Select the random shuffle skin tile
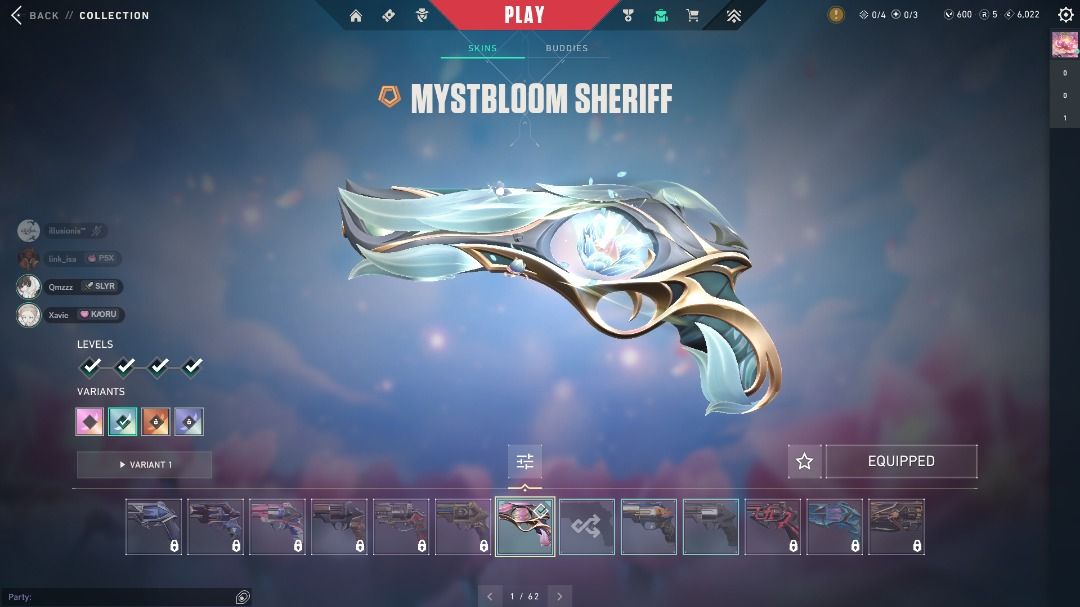The width and height of the screenshot is (1080, 607). click(x=587, y=527)
